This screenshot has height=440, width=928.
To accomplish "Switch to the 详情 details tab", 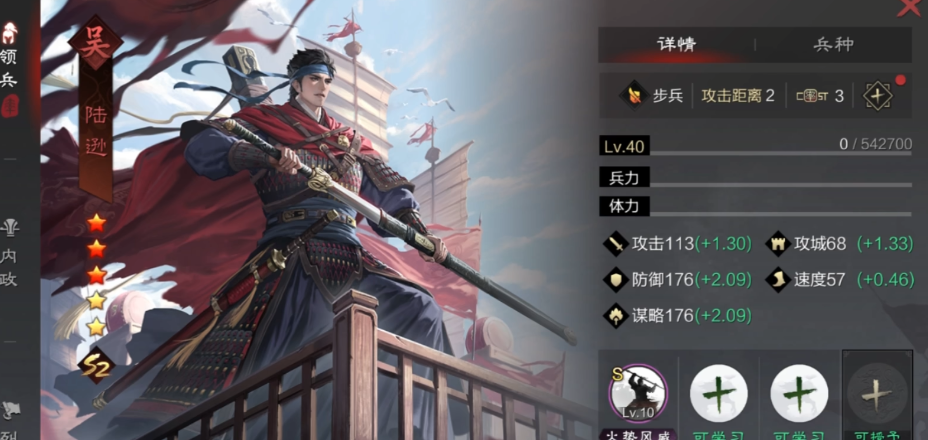I will coord(676,45).
